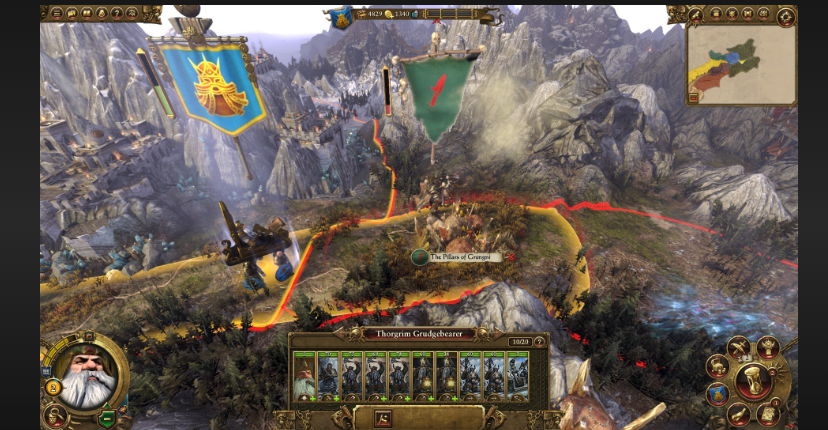This screenshot has height=430, width=828.
Task: Open the blue shield faction button
Action: click(x=716, y=395)
